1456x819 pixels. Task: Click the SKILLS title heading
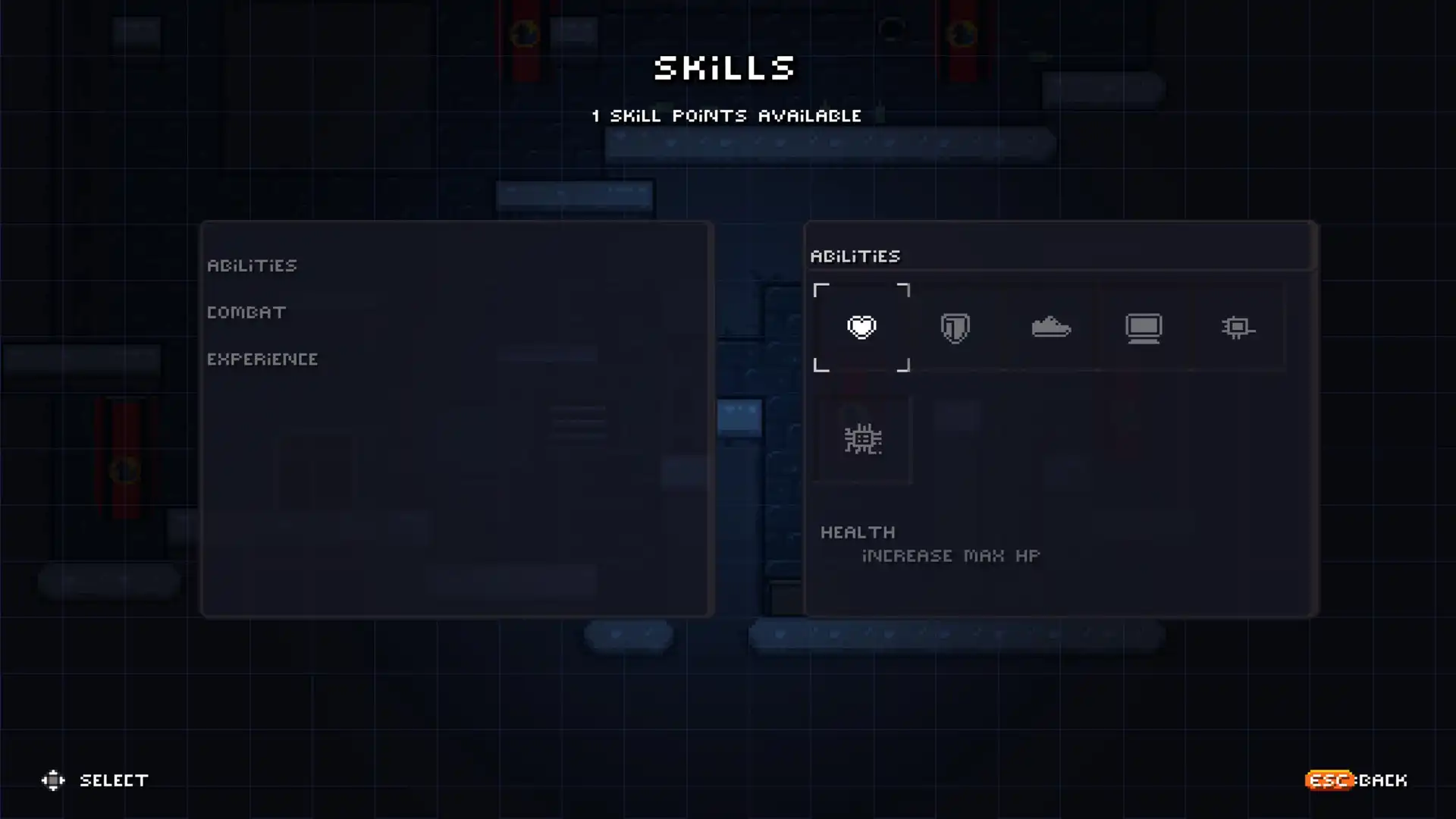pos(724,69)
